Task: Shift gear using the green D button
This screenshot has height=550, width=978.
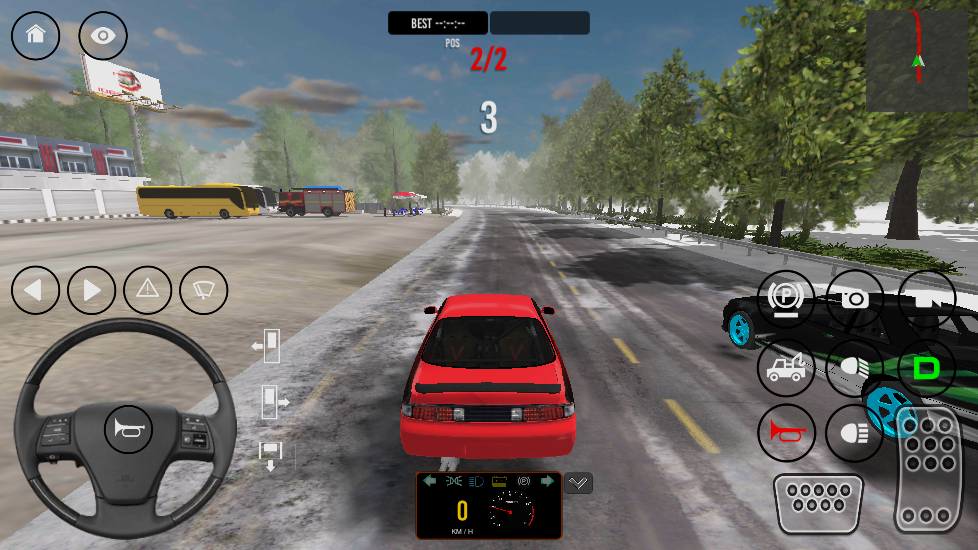Action: coord(926,368)
